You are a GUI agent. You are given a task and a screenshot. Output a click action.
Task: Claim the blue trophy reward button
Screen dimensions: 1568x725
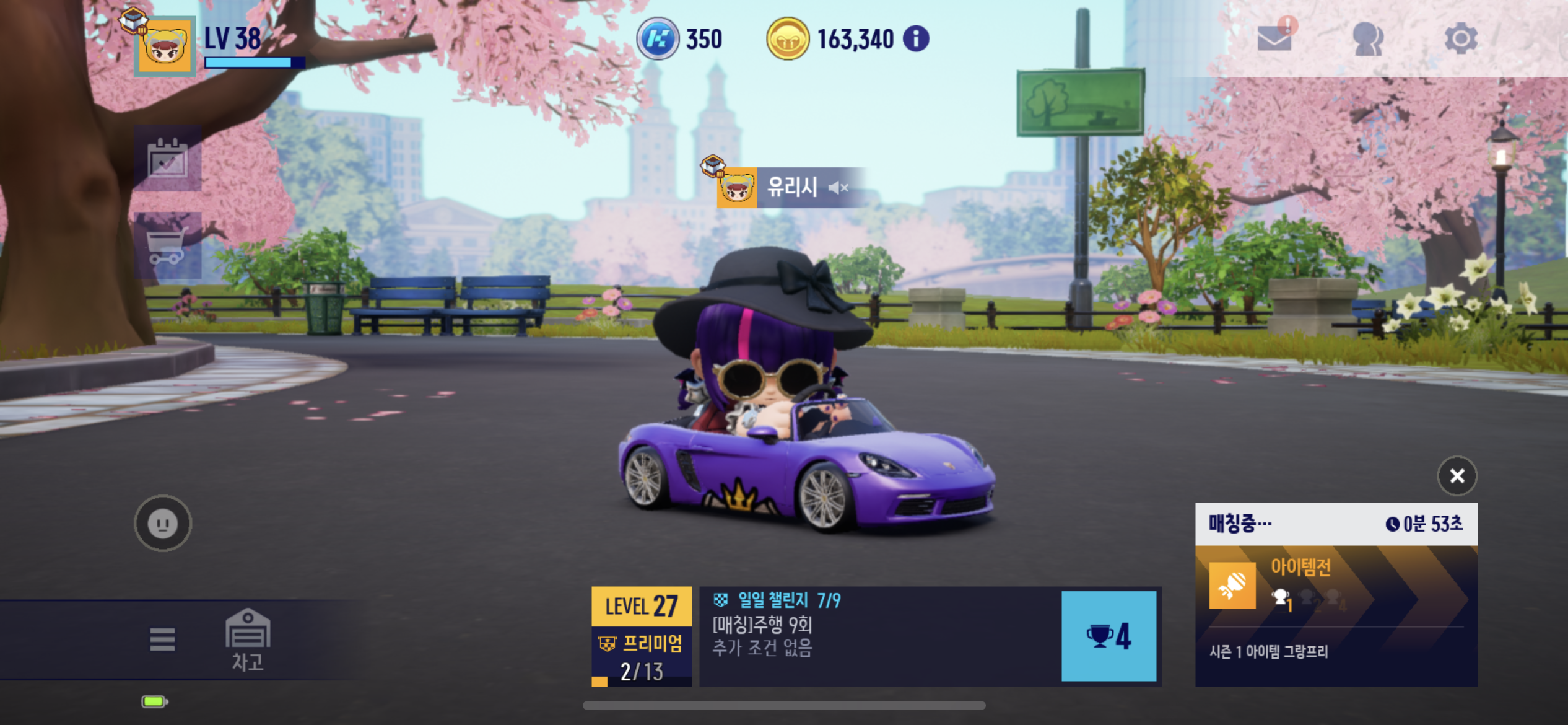coord(1108,636)
